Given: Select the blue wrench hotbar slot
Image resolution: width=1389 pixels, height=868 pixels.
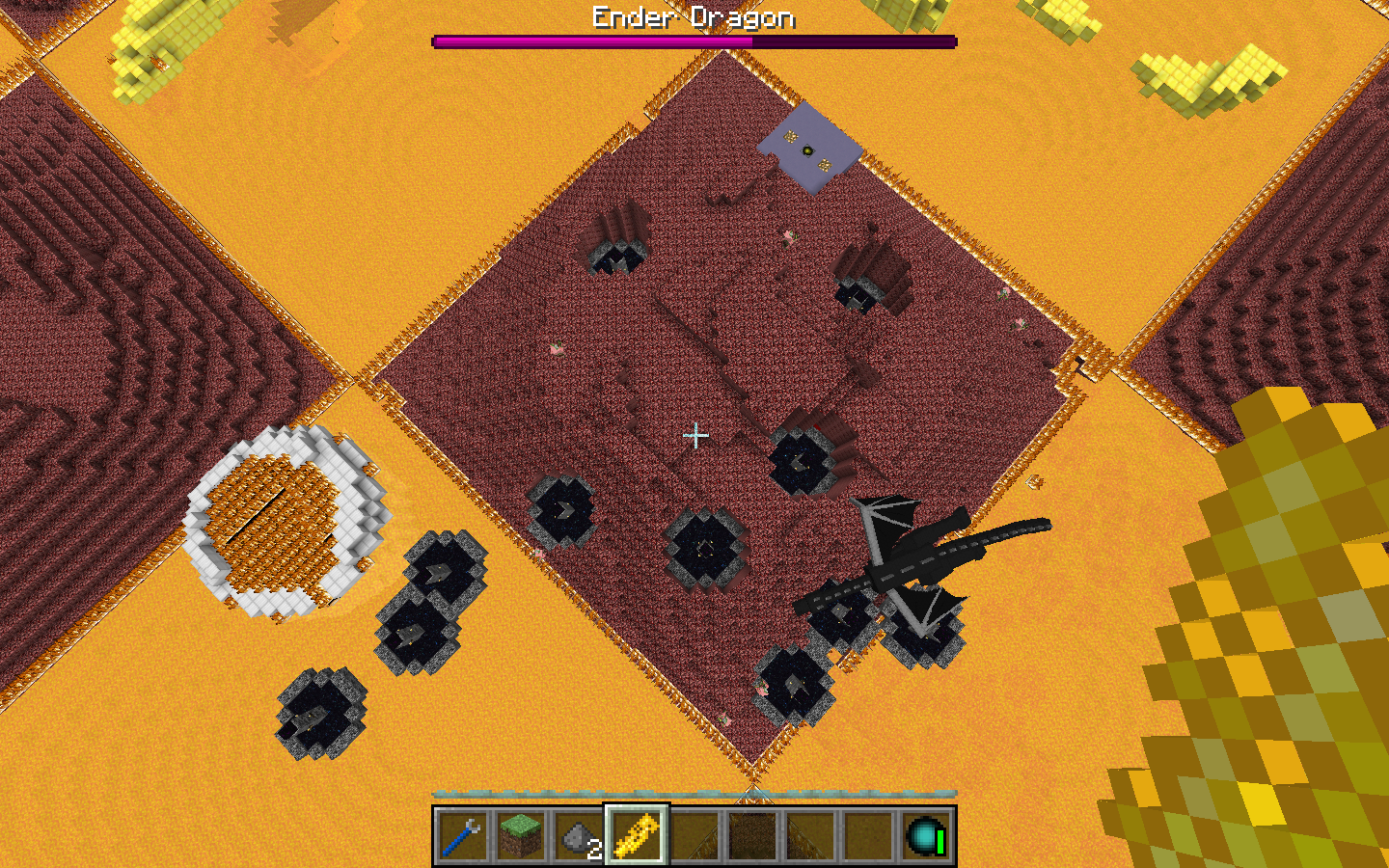Looking at the screenshot, I should click(463, 835).
